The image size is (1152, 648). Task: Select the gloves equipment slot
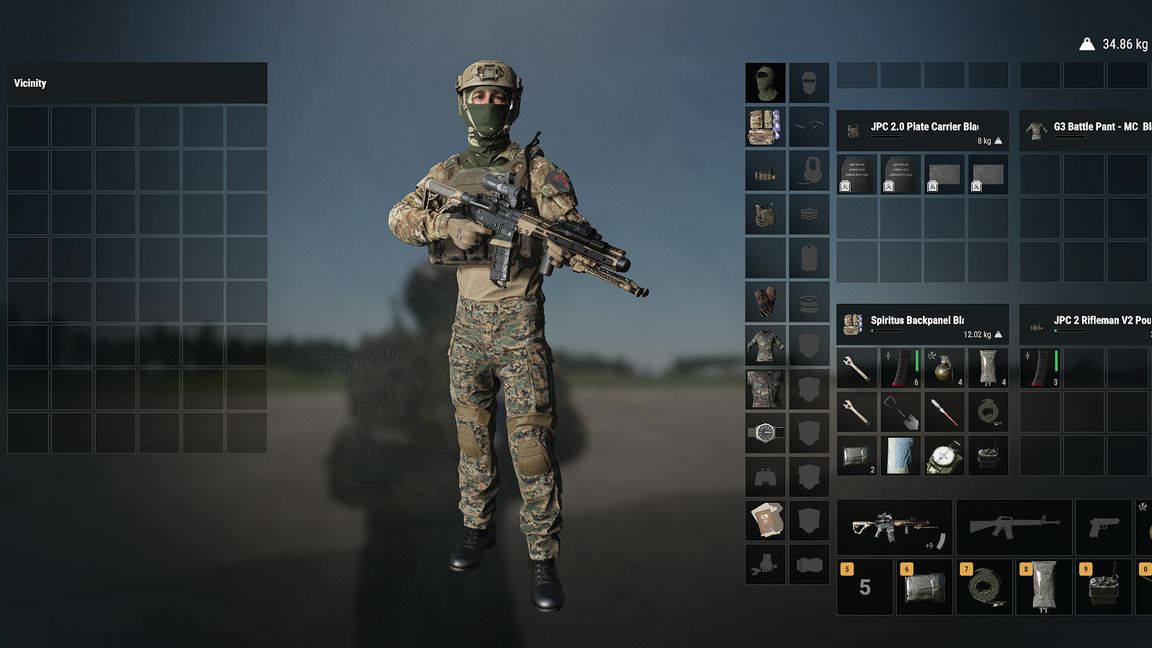click(x=765, y=301)
